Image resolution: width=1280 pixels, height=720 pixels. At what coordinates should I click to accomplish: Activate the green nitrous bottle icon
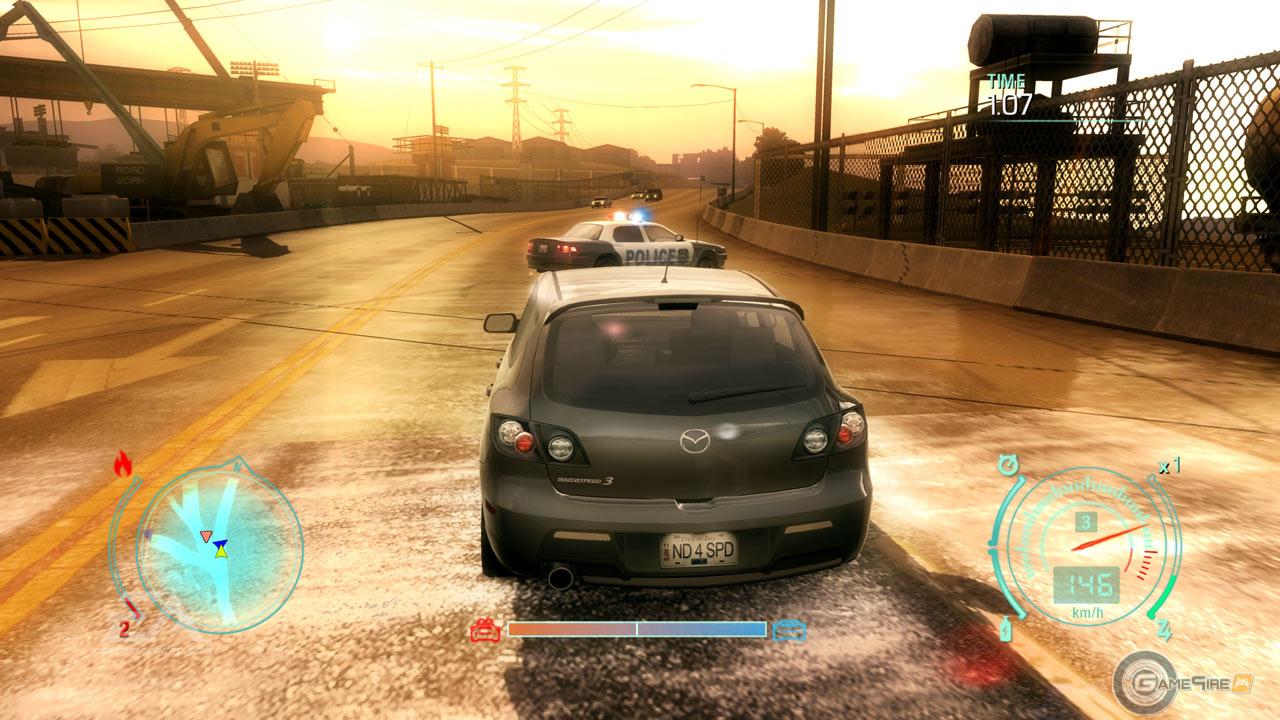coord(1006,630)
